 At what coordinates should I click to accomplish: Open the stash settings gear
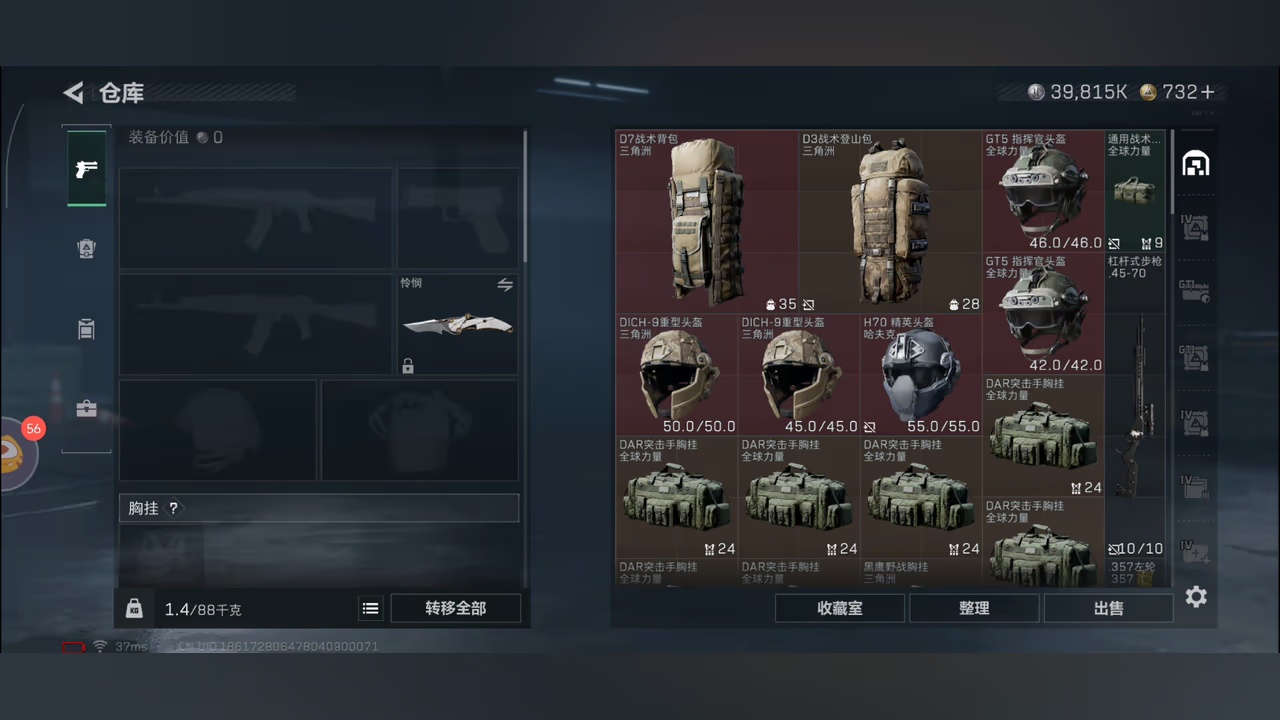tap(1196, 597)
